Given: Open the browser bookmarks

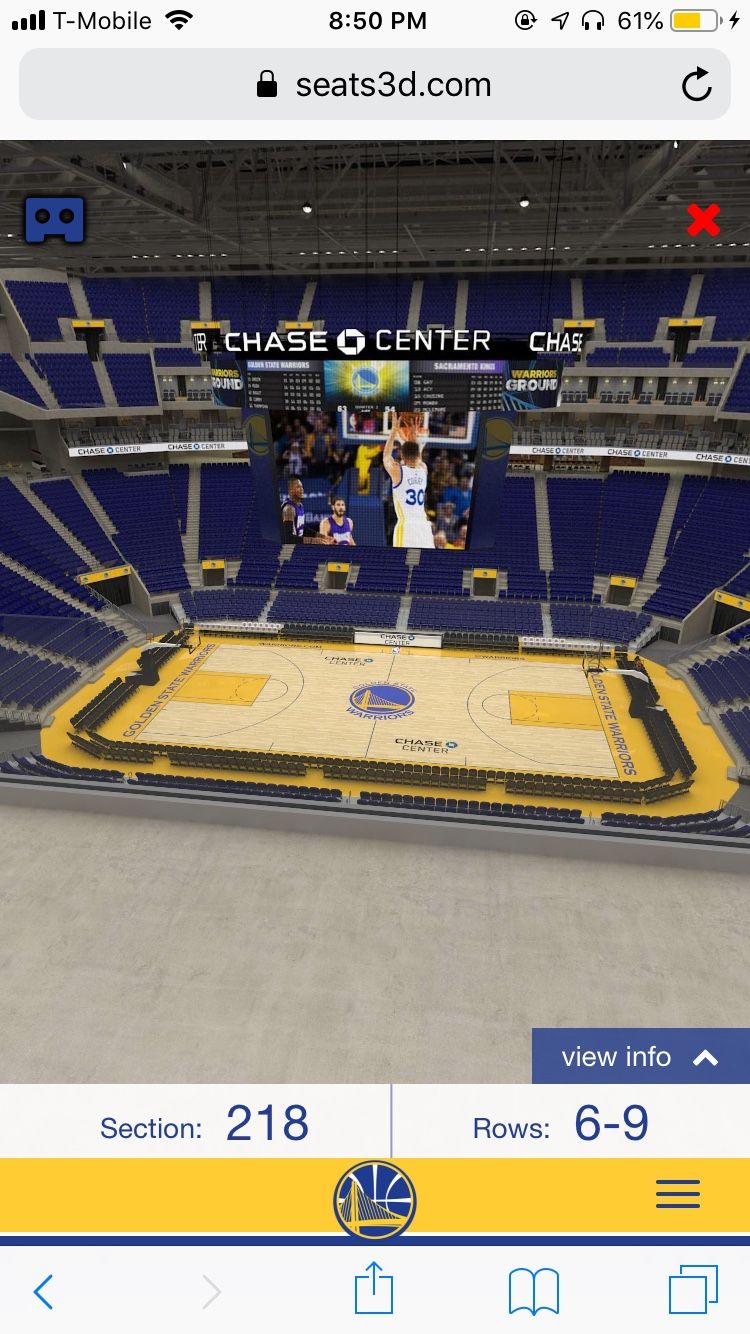Looking at the screenshot, I should [x=533, y=1292].
